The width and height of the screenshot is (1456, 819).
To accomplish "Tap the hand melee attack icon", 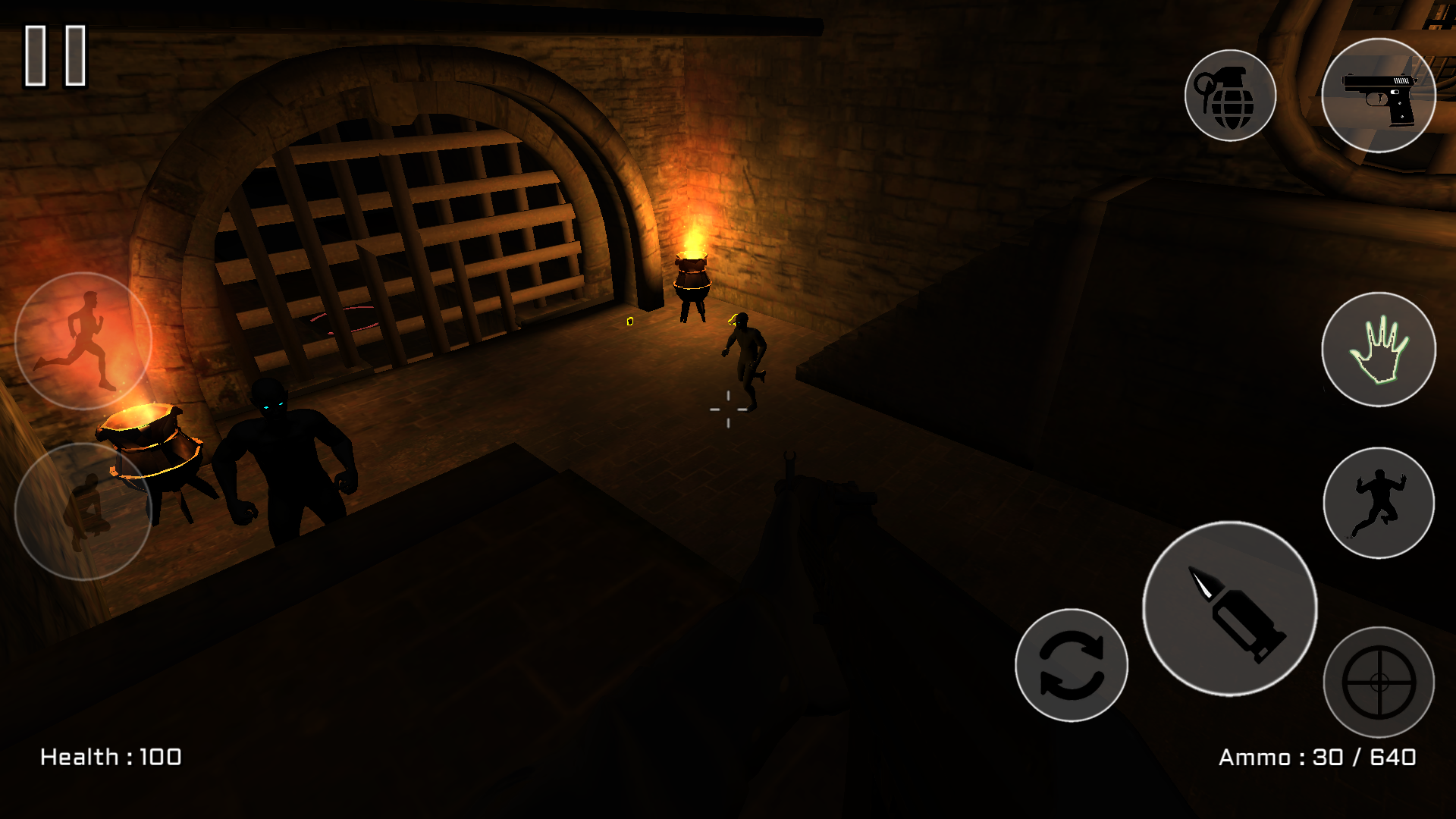I will tap(1379, 350).
